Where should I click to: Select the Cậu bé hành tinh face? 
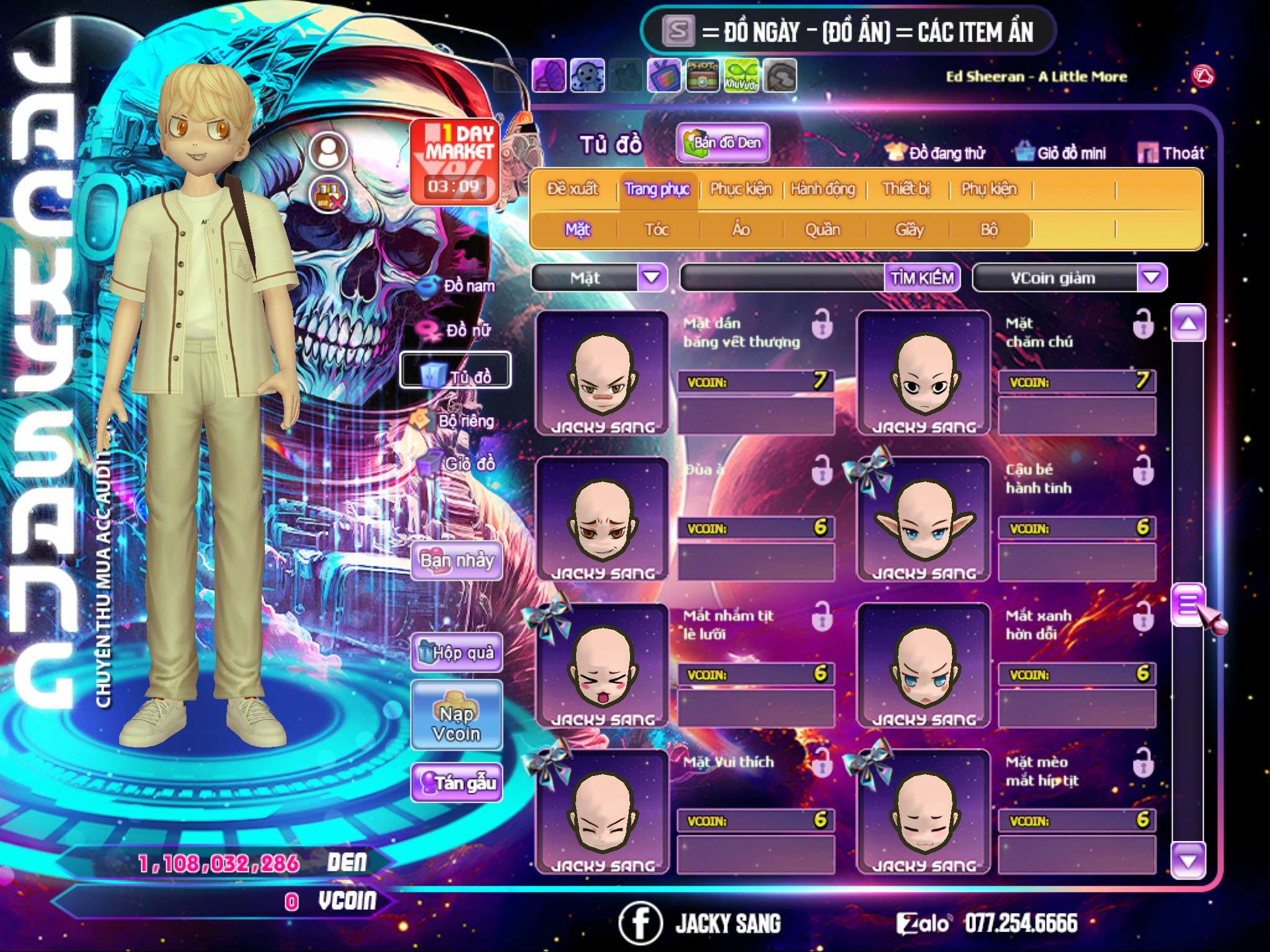(923, 519)
